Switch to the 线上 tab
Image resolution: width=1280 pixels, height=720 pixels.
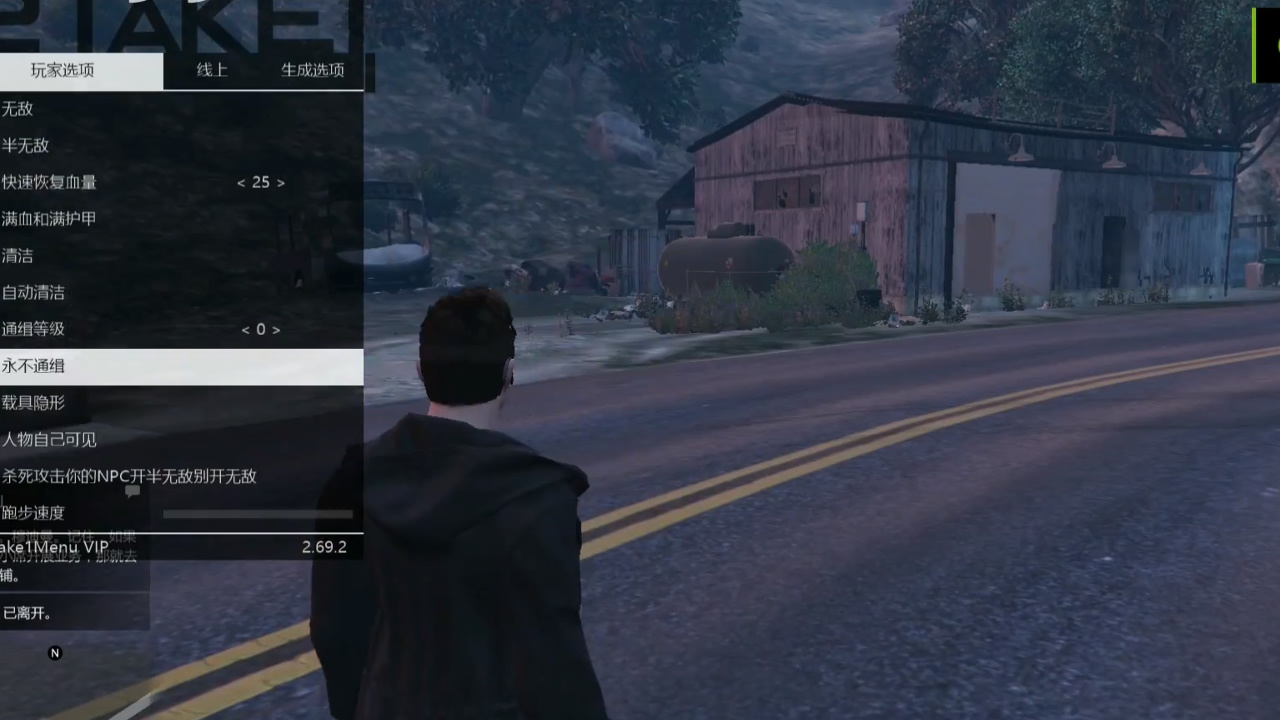click(x=211, y=70)
